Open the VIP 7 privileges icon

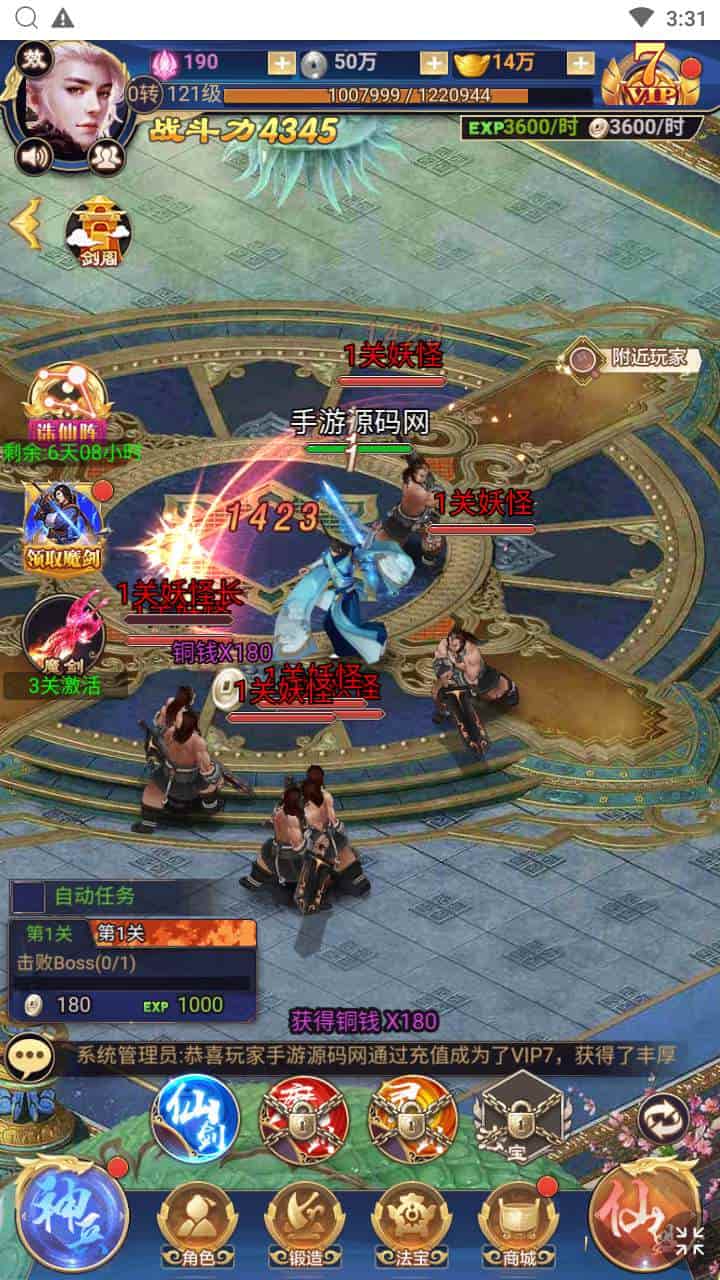(x=652, y=76)
